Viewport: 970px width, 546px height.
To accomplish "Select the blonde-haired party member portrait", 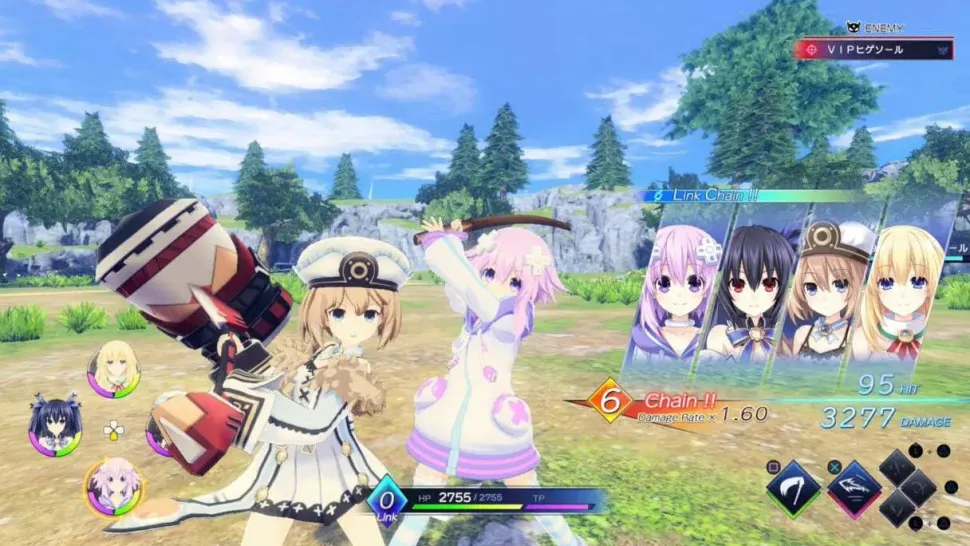I will point(113,370).
